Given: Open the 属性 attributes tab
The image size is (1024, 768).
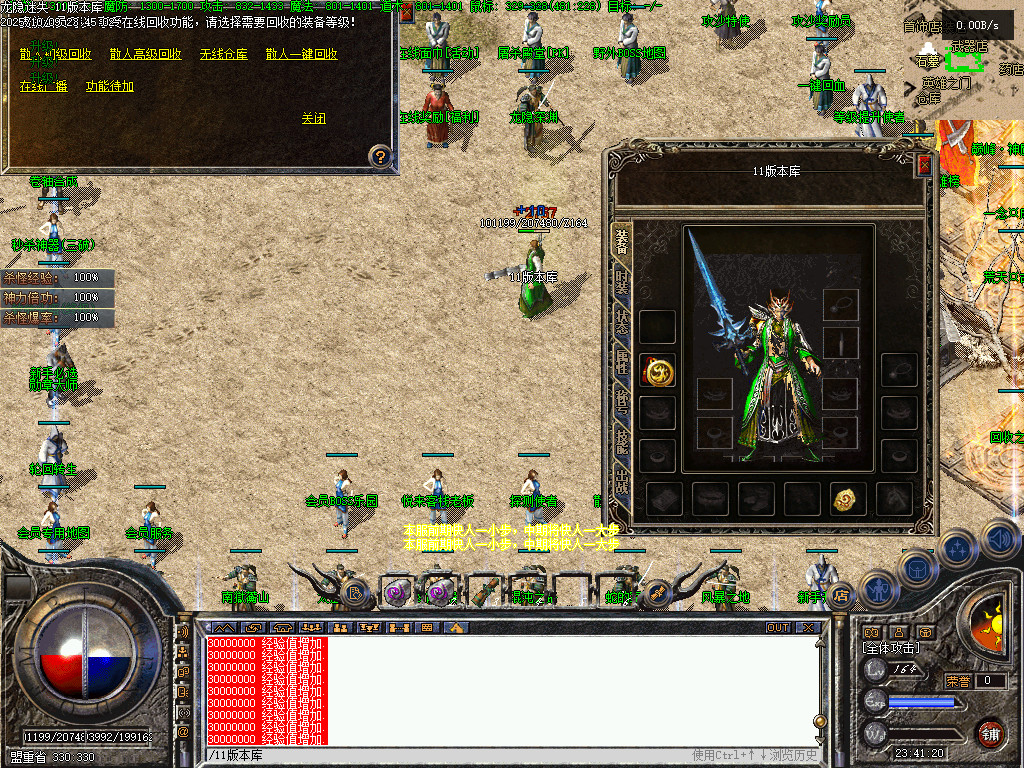Looking at the screenshot, I should [622, 362].
